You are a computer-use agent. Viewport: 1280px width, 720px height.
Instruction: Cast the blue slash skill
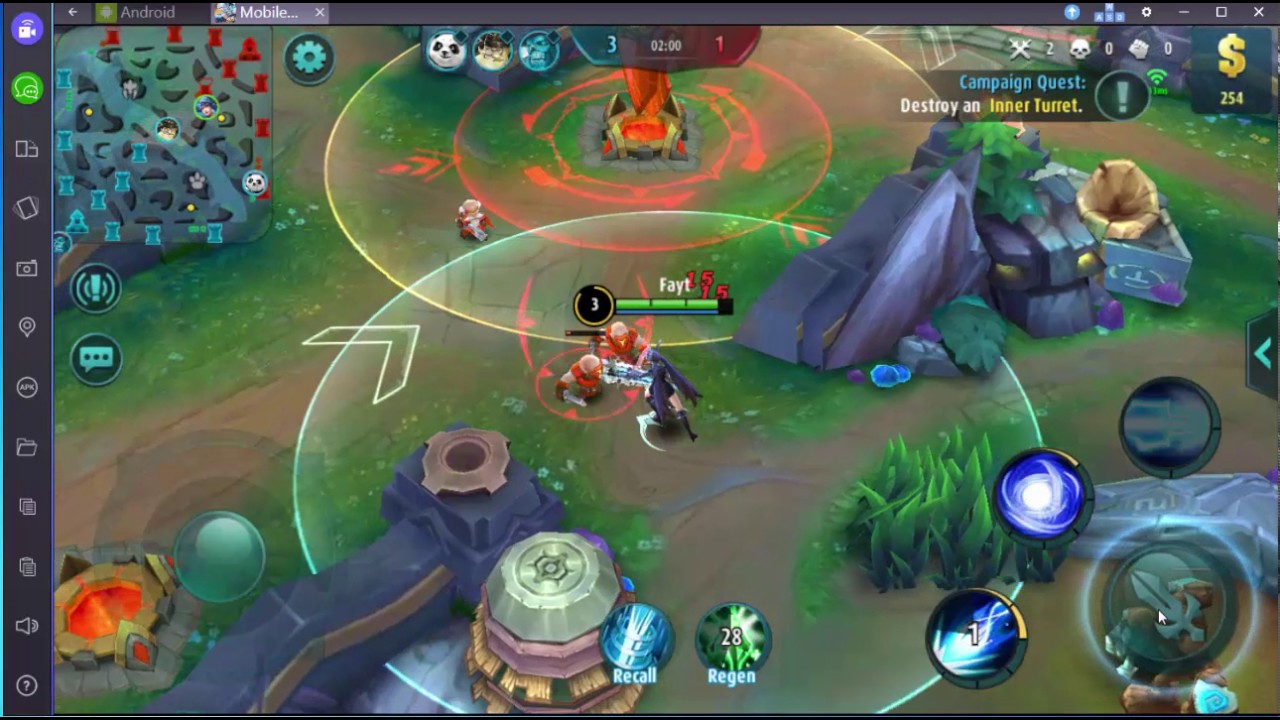(x=976, y=636)
